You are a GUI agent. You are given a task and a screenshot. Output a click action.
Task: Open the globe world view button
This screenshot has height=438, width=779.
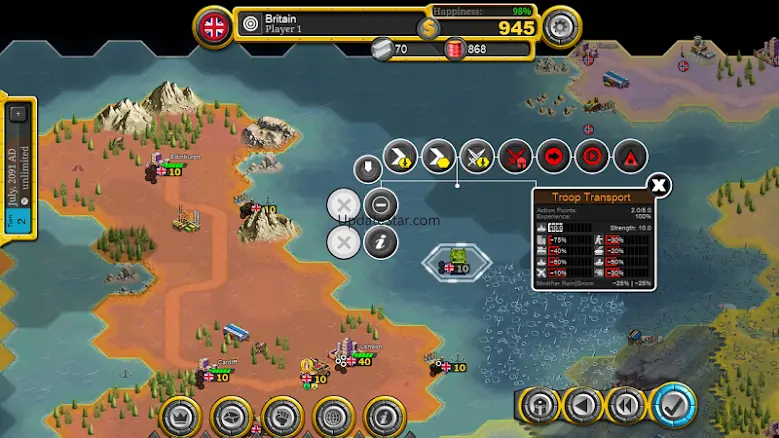point(331,416)
